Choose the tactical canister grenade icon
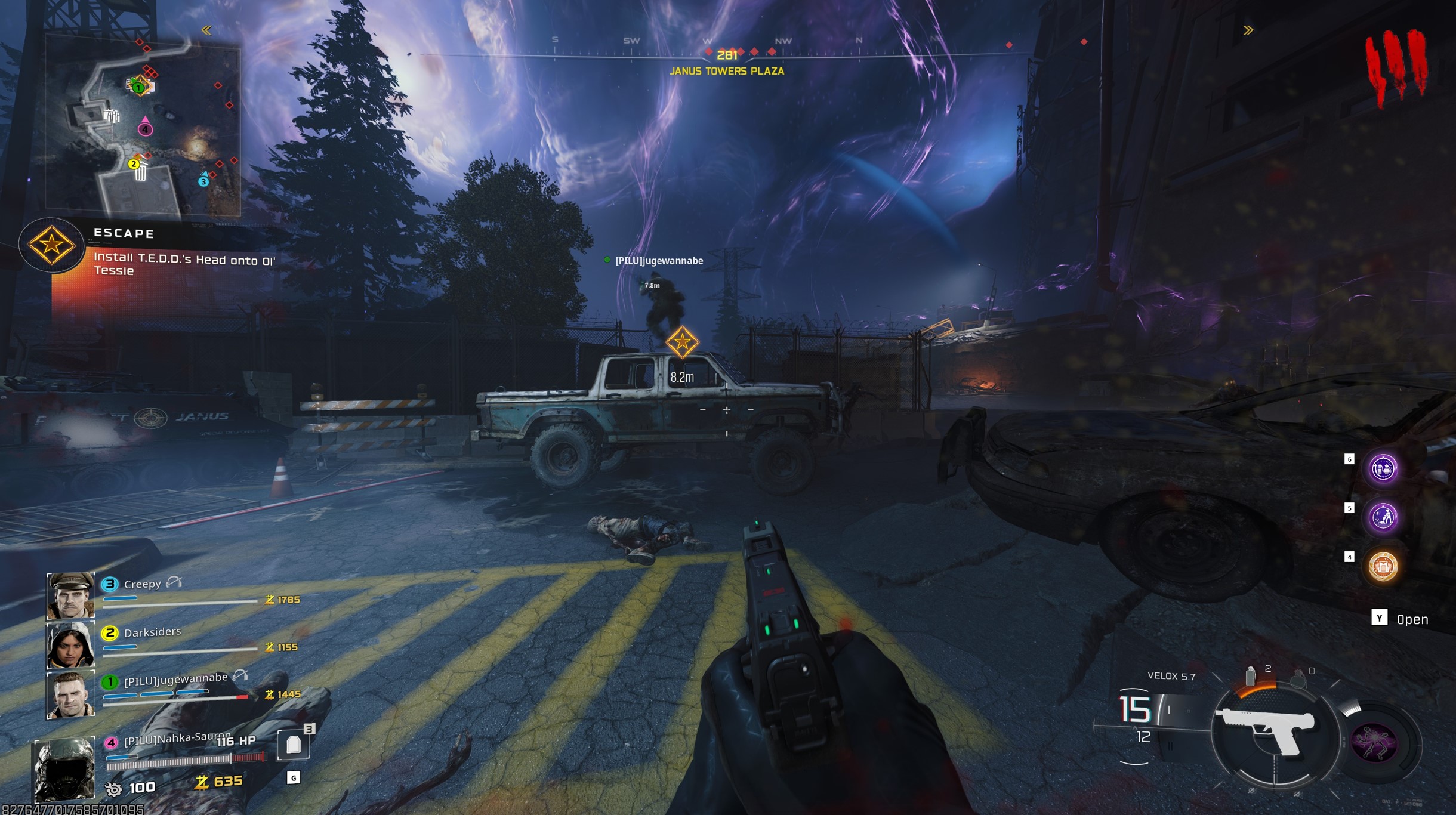Screen dimensions: 1456x815 (1250, 677)
